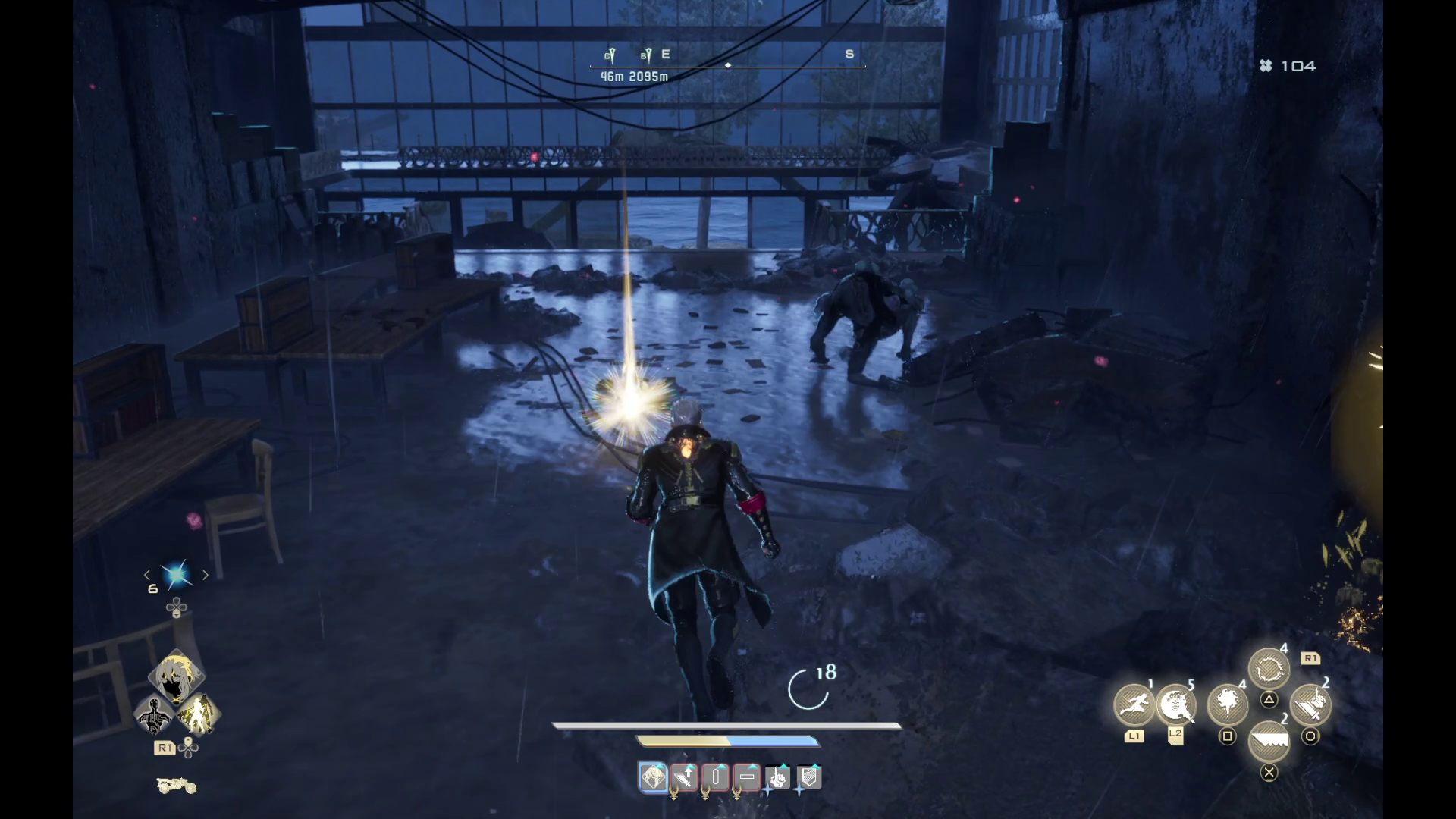The image size is (1456, 819).
Task: Activate the sprinting figure dash skill
Action: tap(1134, 704)
